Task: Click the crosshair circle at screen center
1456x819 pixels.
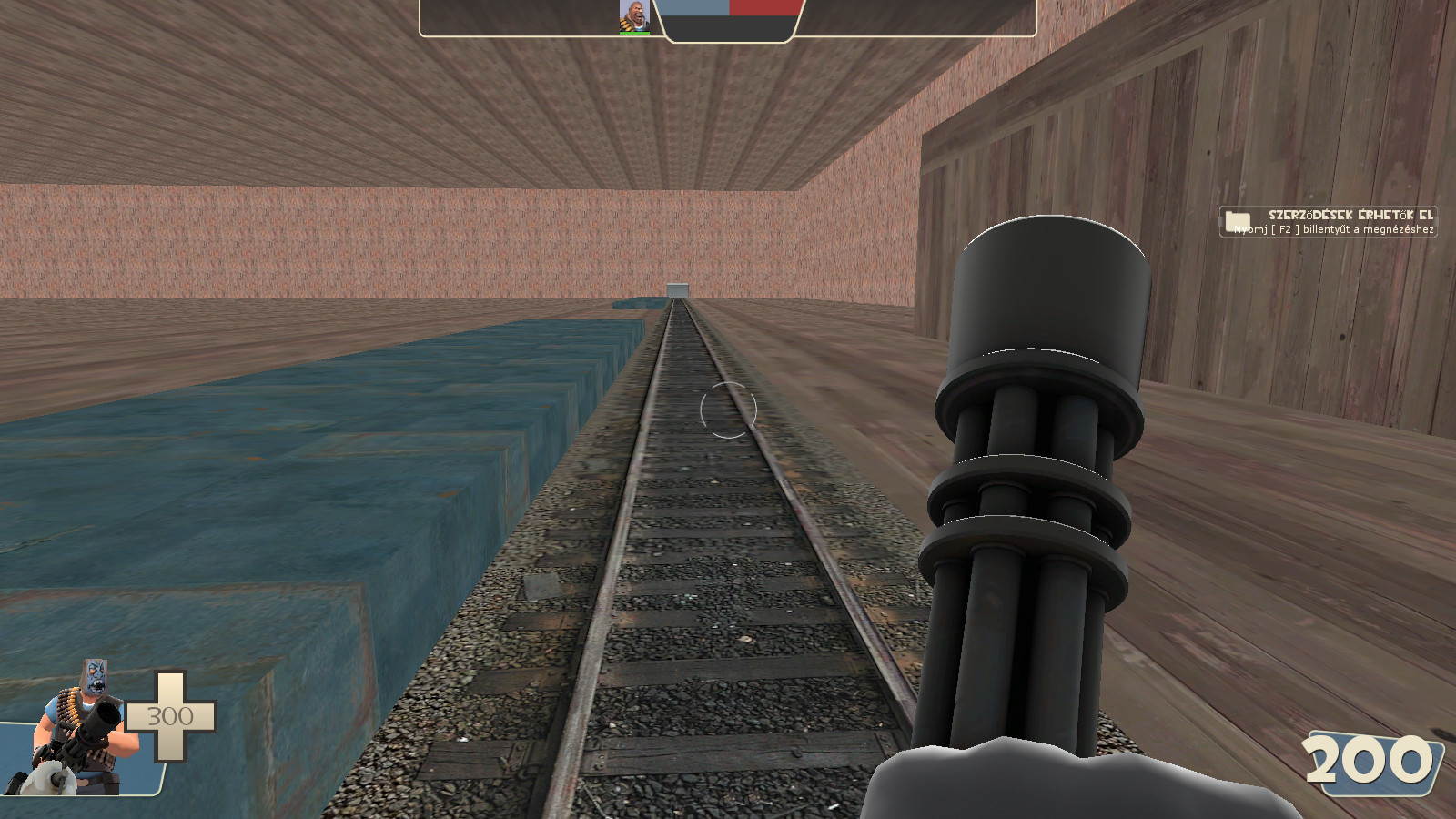Action: [x=728, y=411]
